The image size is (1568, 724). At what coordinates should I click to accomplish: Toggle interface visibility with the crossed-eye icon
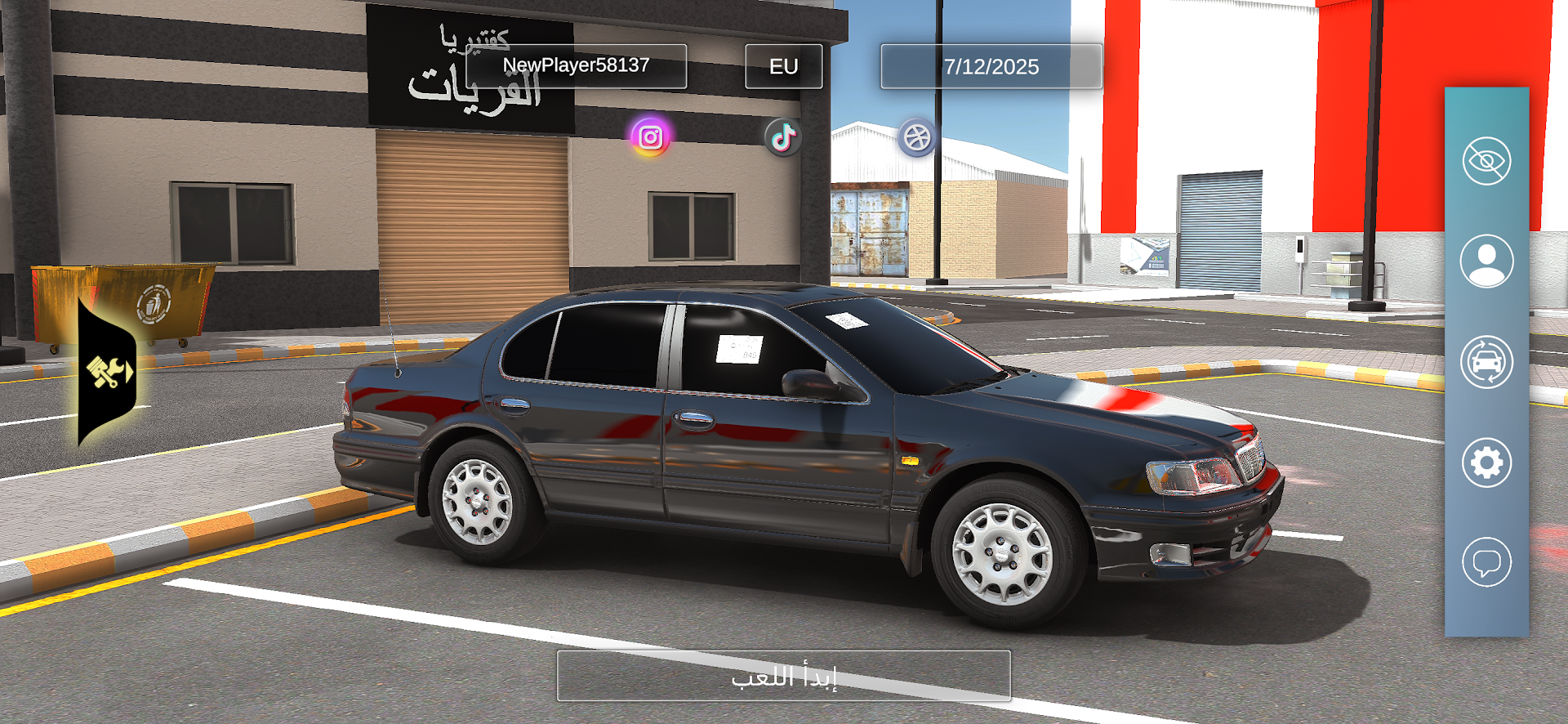click(1486, 161)
